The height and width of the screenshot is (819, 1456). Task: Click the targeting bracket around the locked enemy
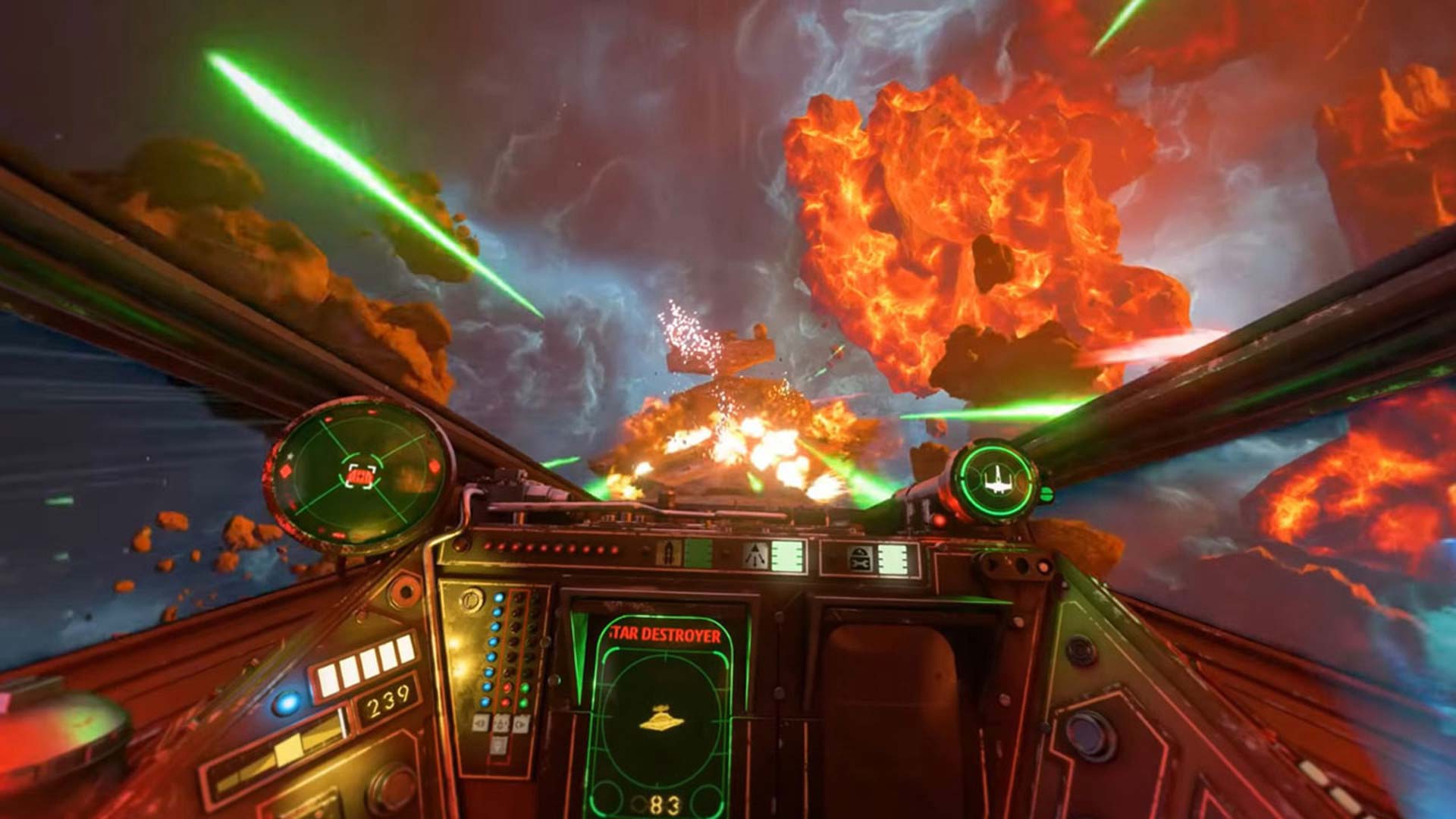tap(359, 476)
